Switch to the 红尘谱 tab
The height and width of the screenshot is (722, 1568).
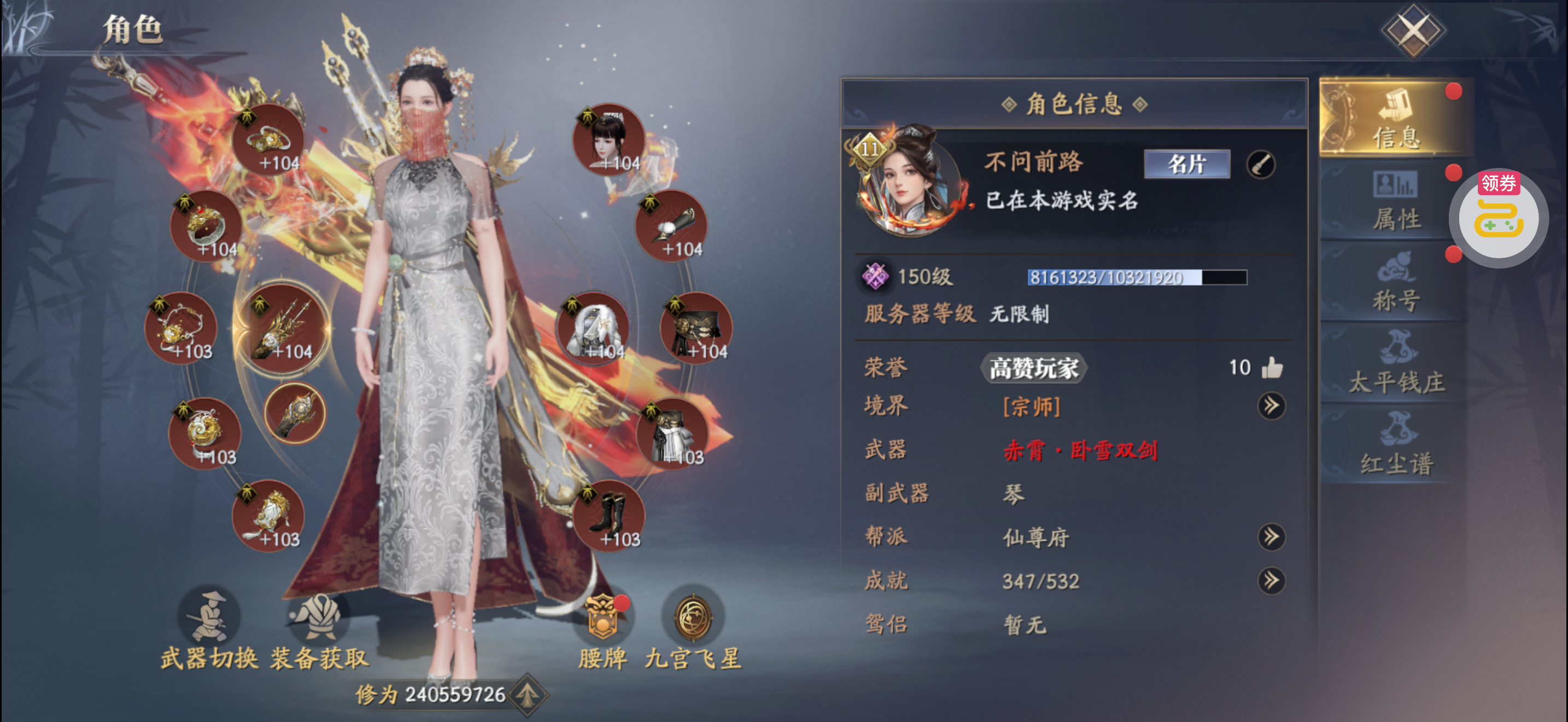click(1395, 444)
